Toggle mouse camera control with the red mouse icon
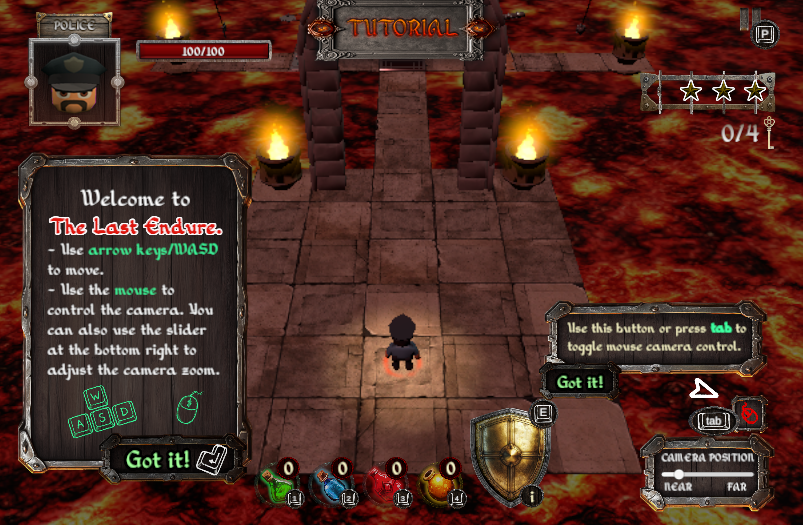 tap(750, 413)
